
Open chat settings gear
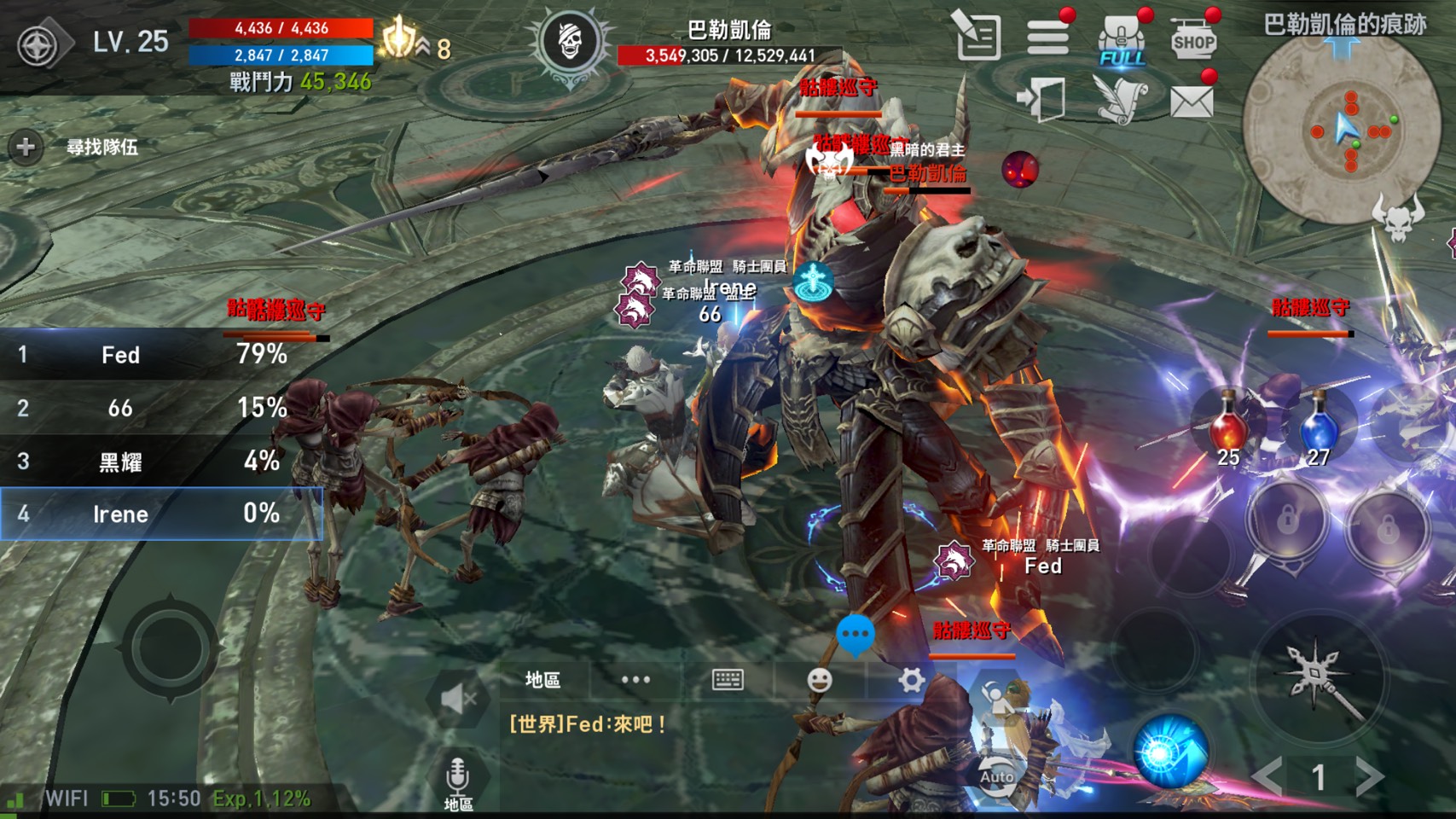point(911,679)
